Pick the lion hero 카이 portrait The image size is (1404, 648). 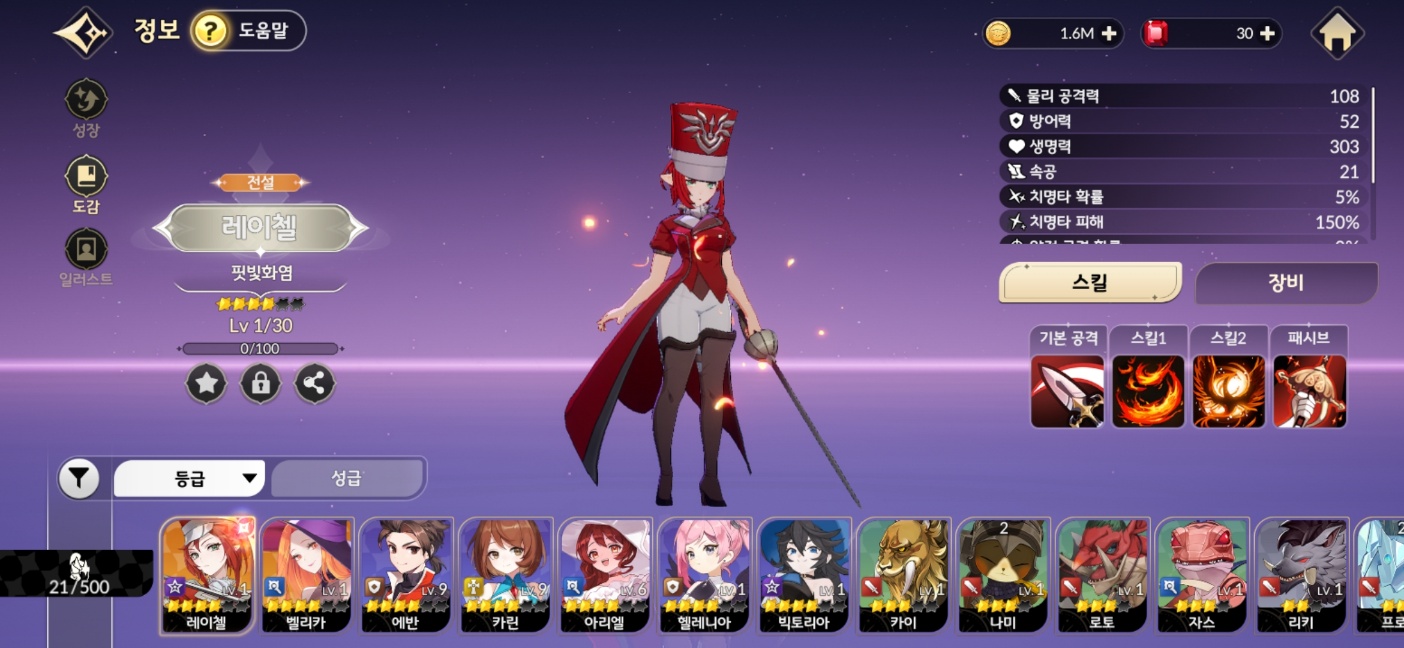tap(903, 575)
